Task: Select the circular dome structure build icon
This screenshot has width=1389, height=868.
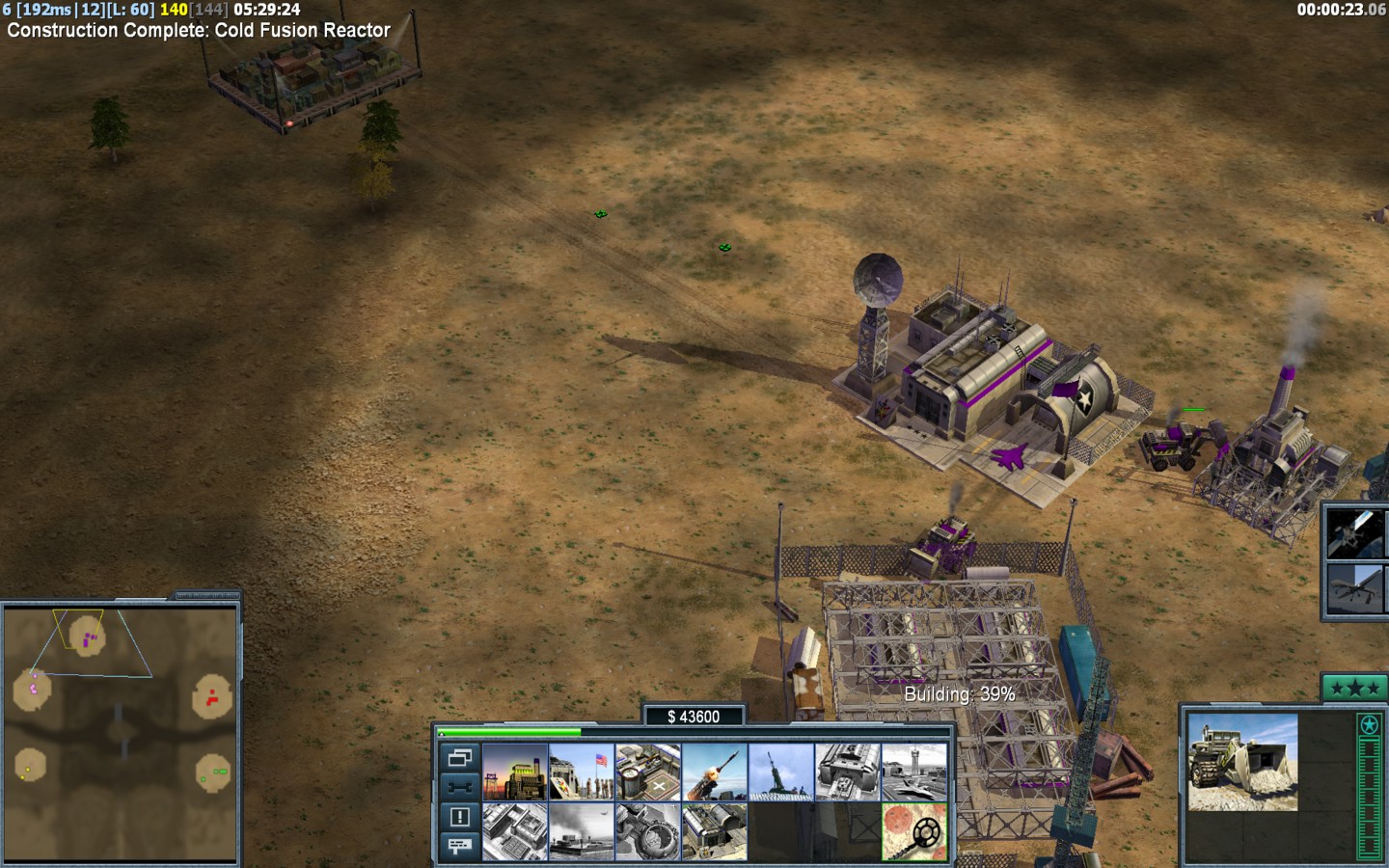Action: click(648, 831)
